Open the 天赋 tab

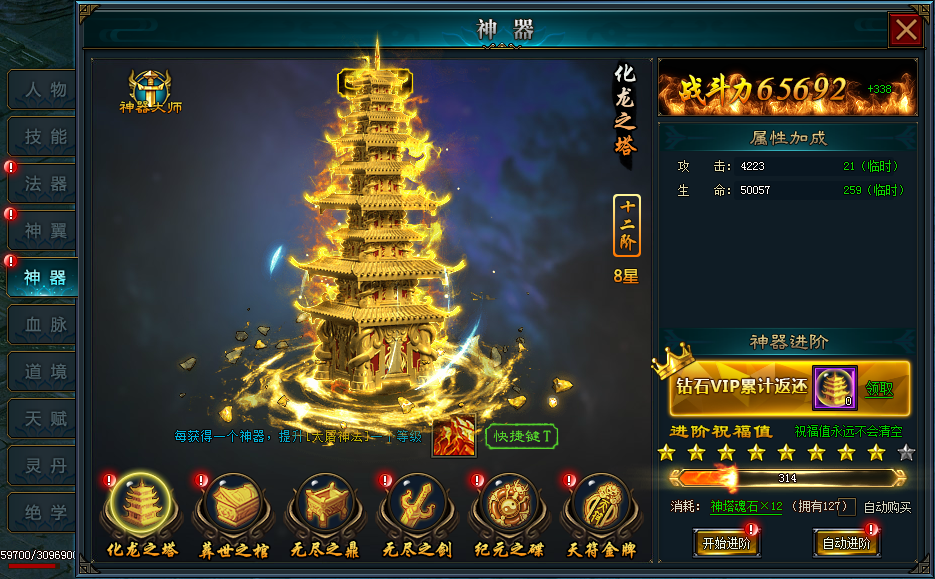point(44,419)
